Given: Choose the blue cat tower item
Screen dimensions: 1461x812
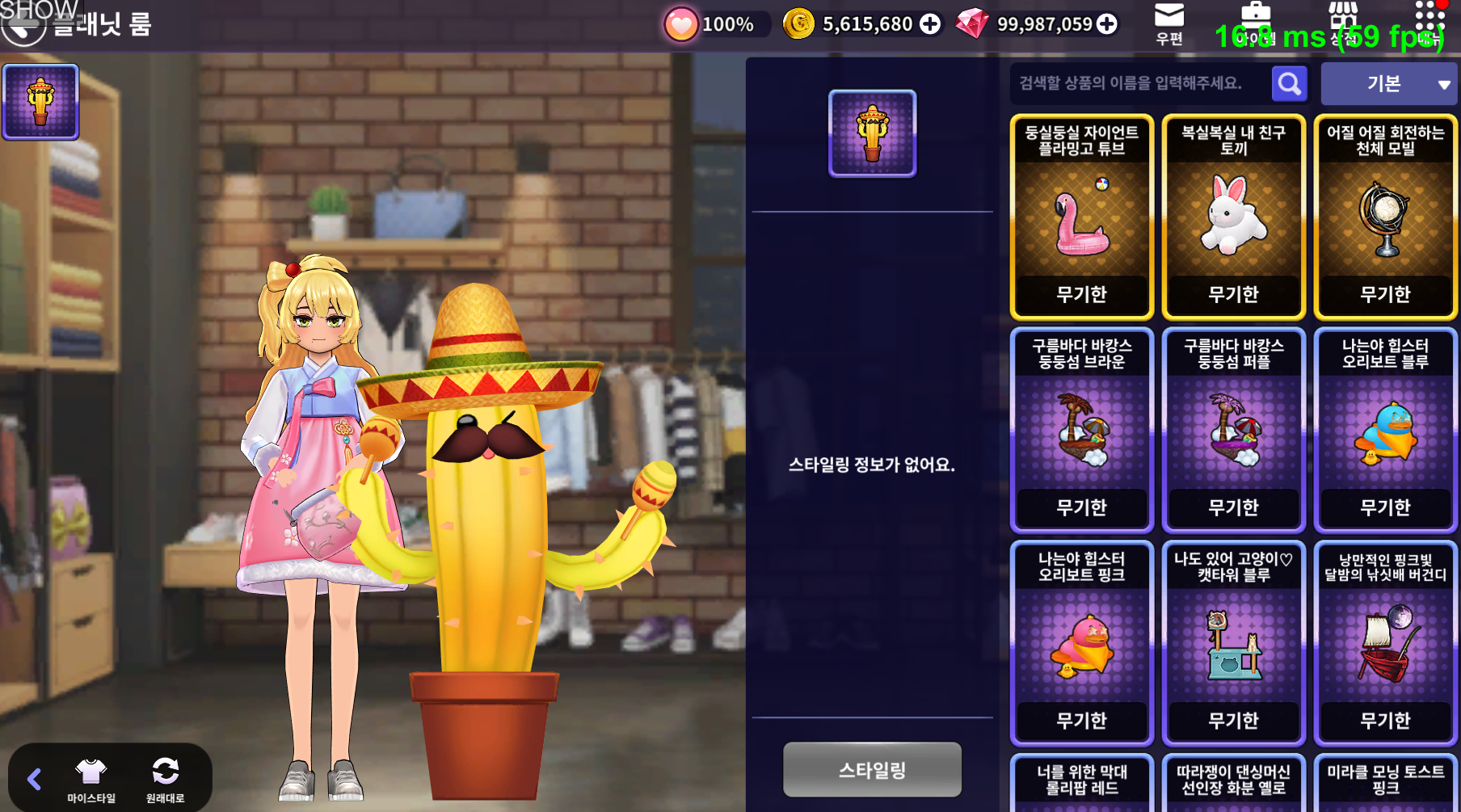Looking at the screenshot, I should coord(1233,644).
